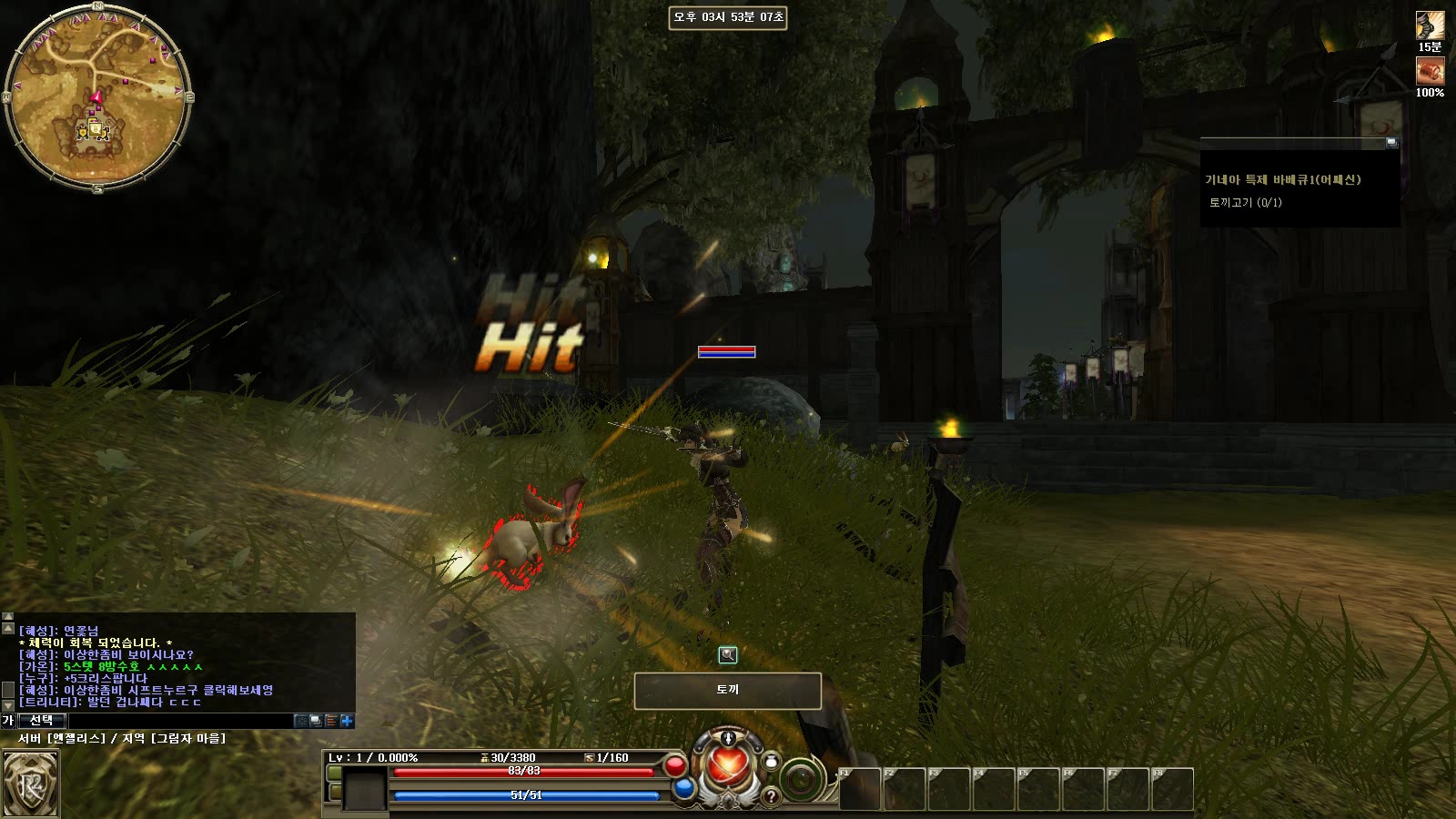The height and width of the screenshot is (819, 1456).
Task: Inspect target with the magnifier icon
Action: click(727, 654)
